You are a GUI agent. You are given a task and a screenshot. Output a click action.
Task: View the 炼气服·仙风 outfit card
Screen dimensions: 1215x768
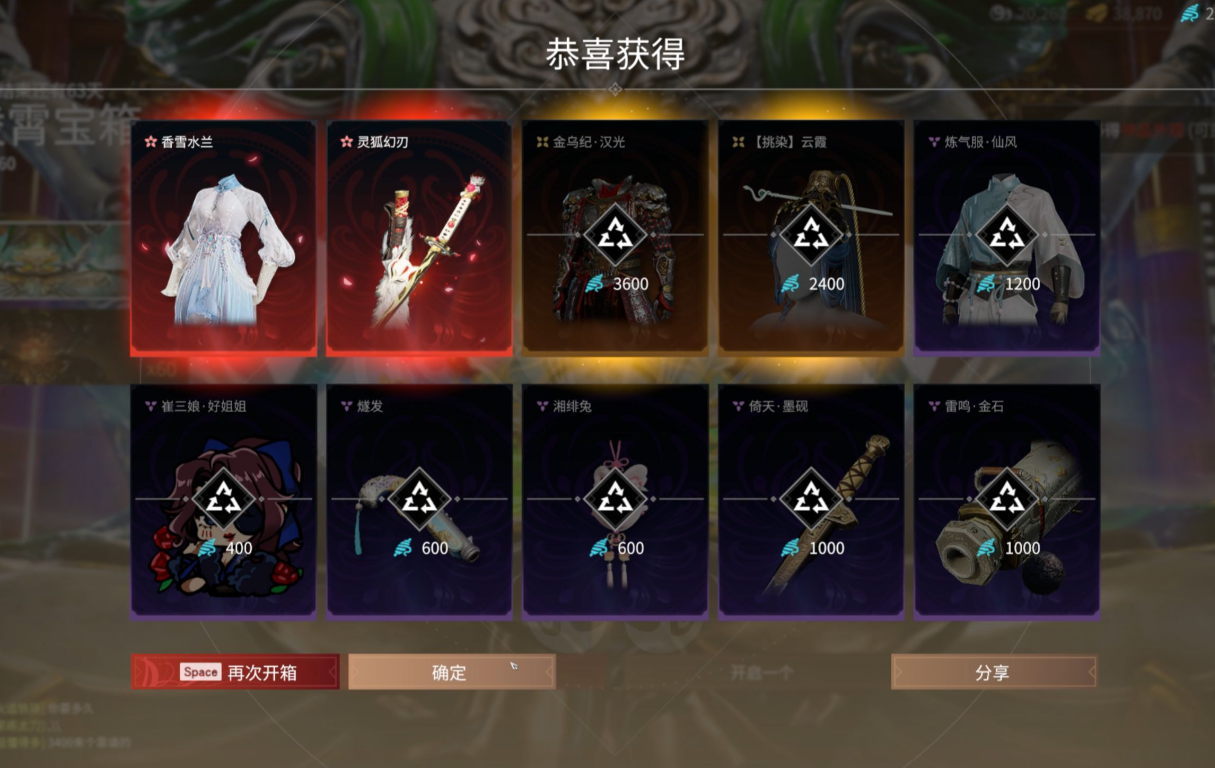[x=1007, y=239]
